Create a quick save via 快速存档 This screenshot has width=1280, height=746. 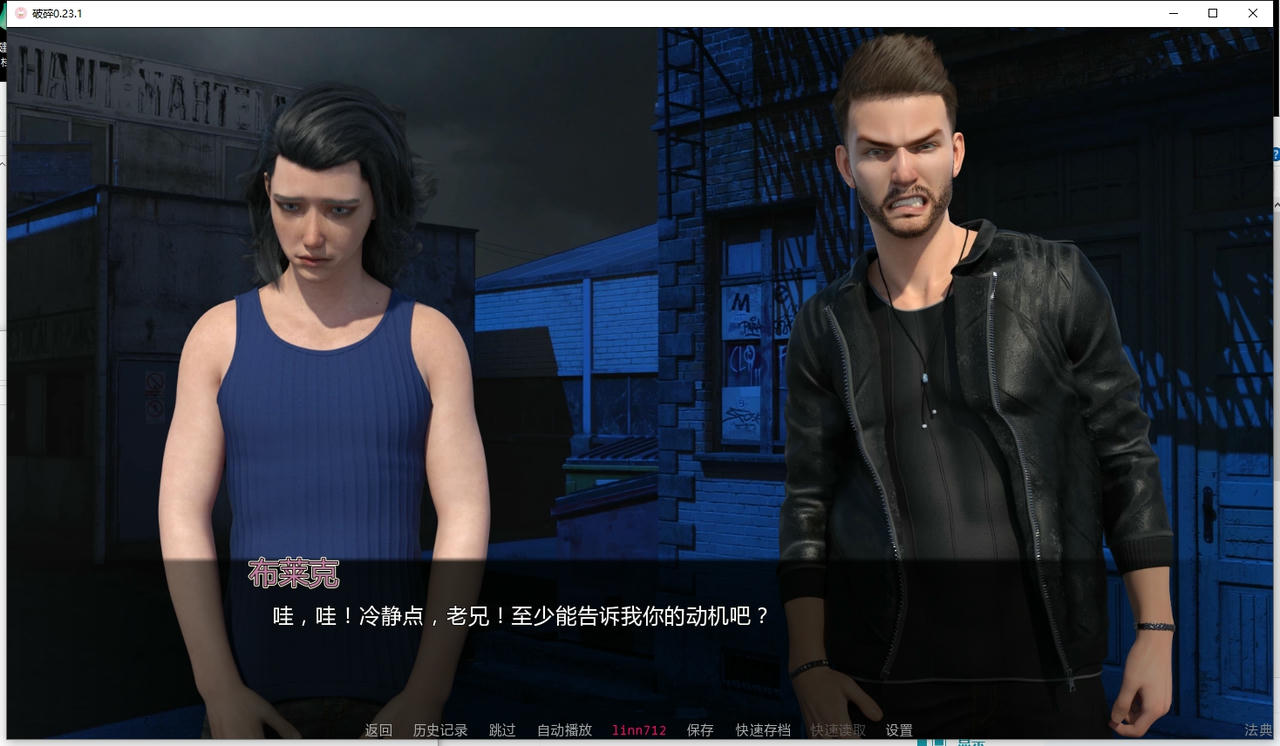tap(762, 730)
